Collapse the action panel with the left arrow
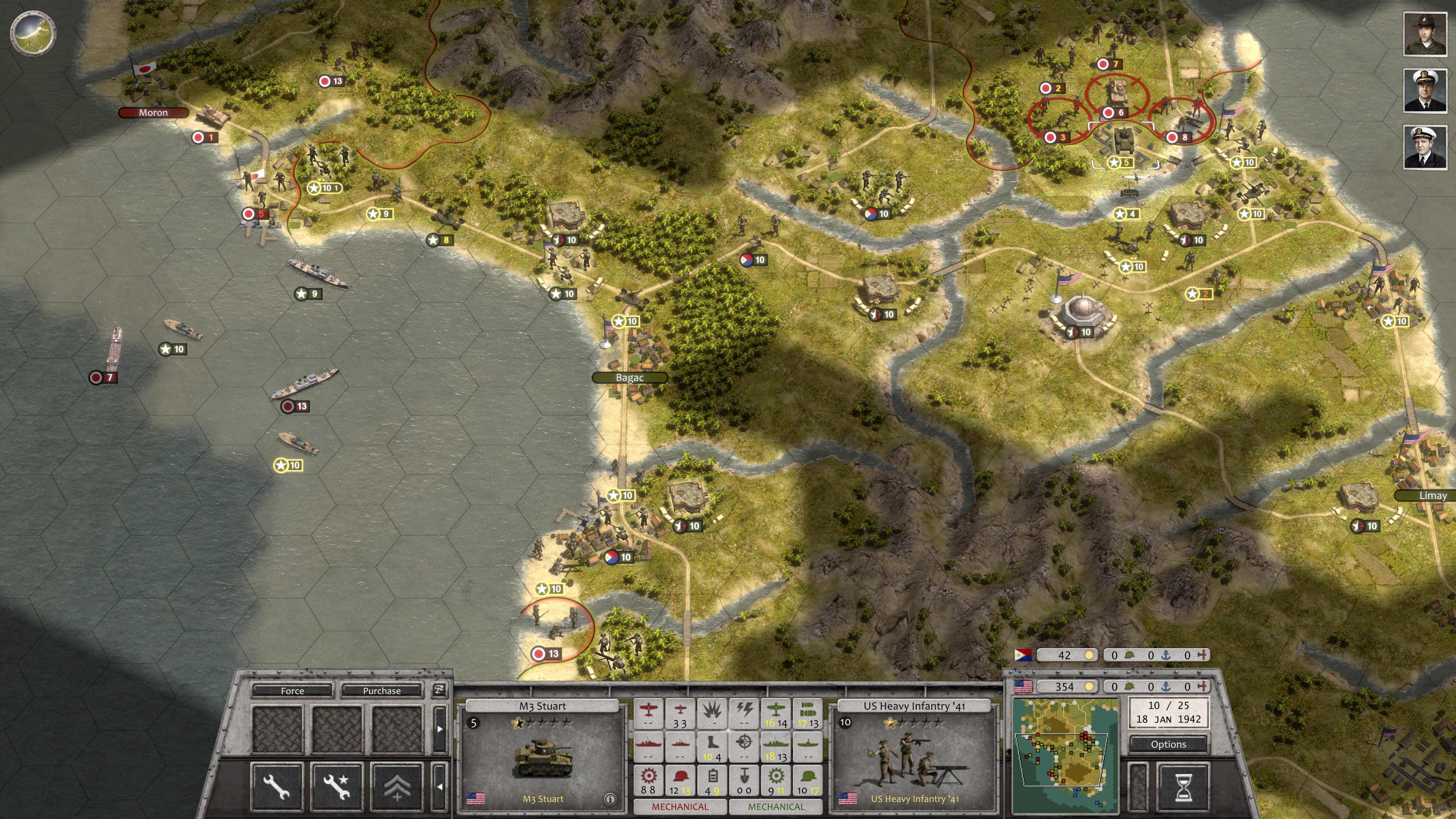 (x=441, y=788)
